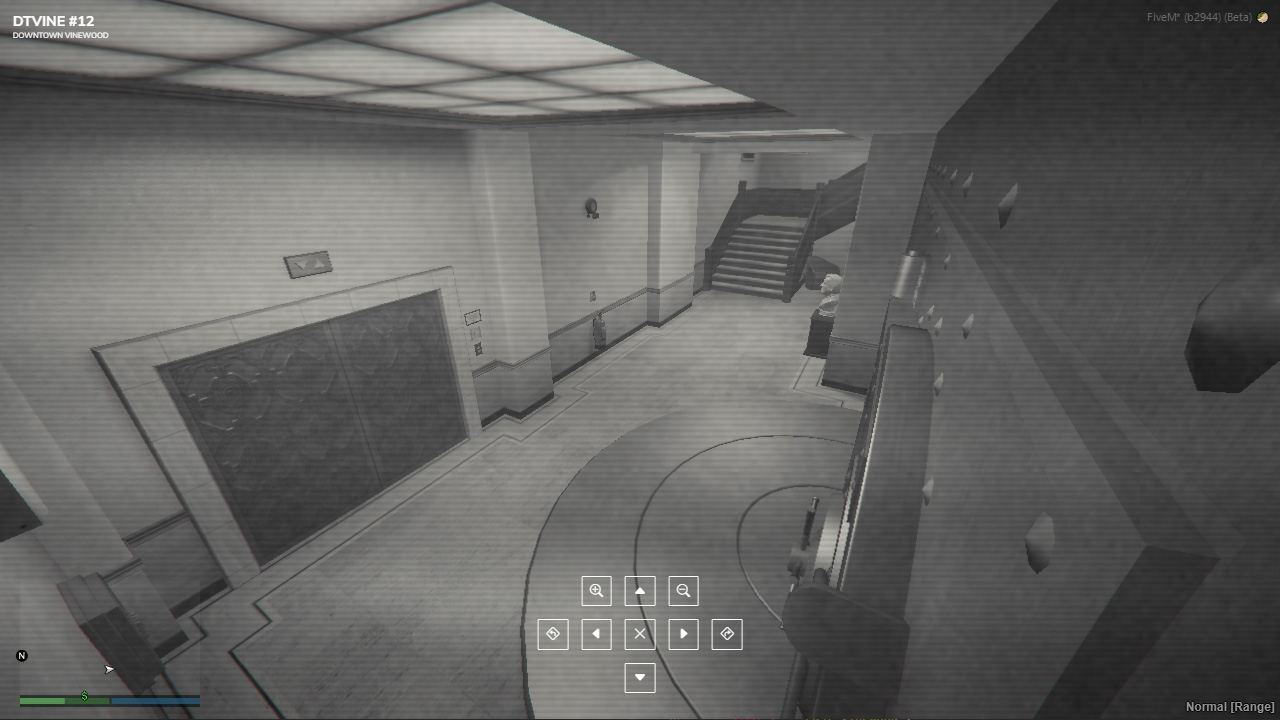
Task: Select the zoom out magnifier icon
Action: point(683,590)
